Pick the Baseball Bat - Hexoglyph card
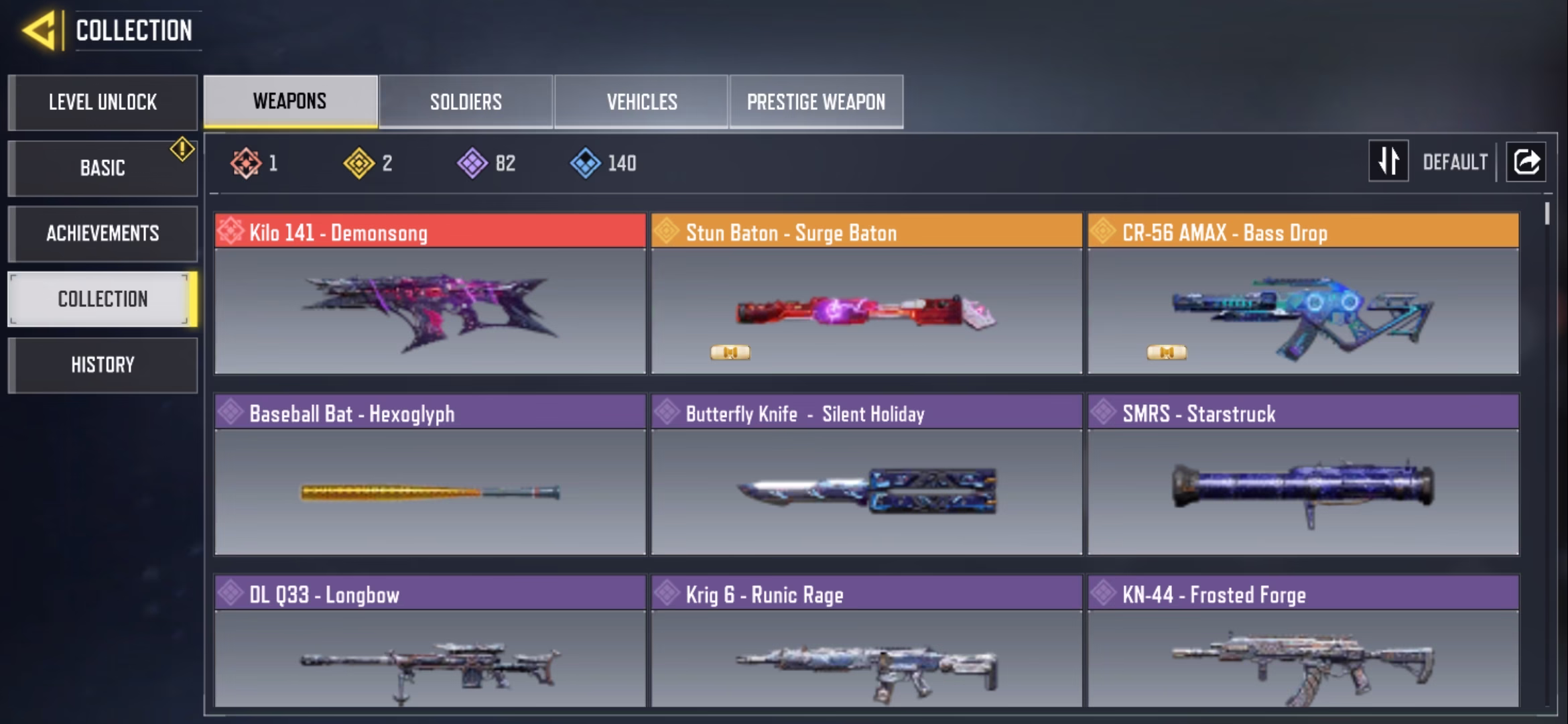Image resolution: width=1568 pixels, height=724 pixels. [430, 475]
